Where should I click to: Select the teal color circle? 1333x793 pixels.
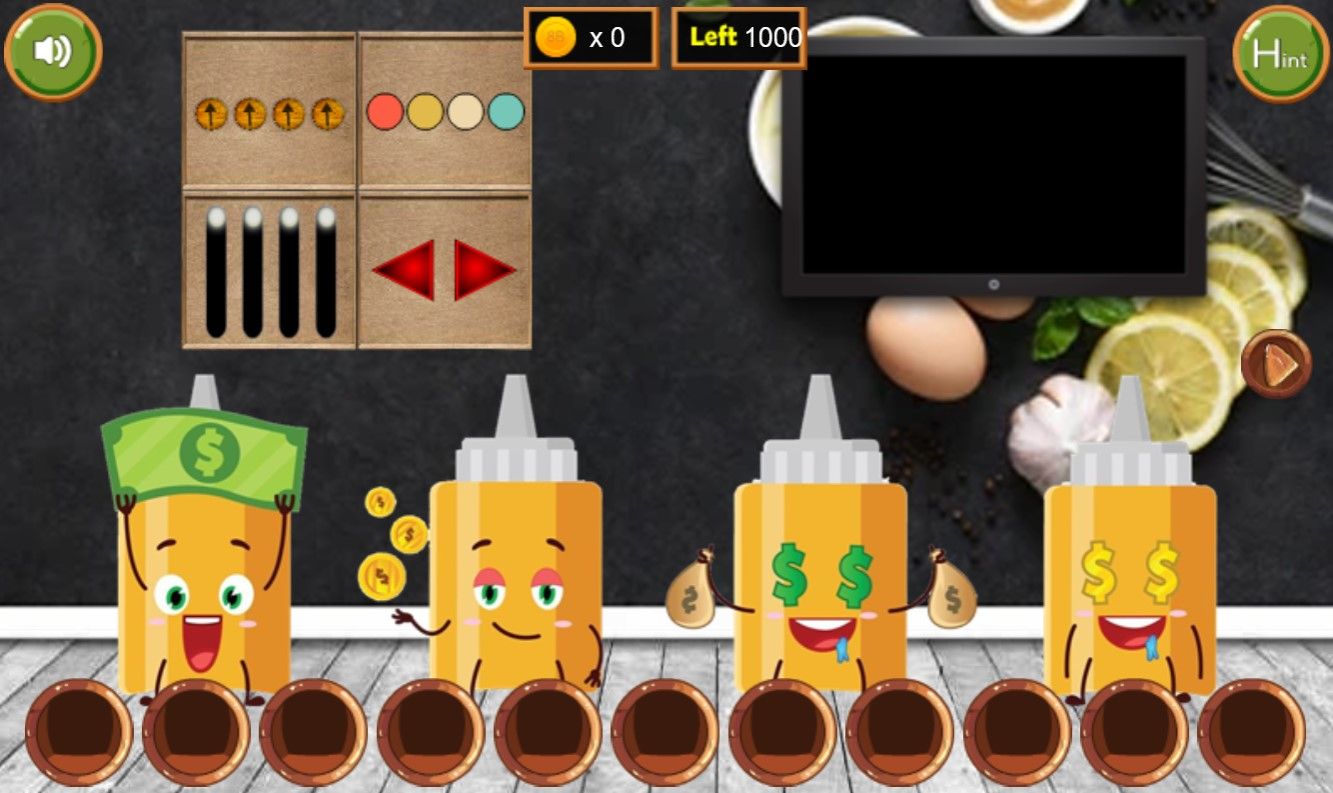point(506,112)
